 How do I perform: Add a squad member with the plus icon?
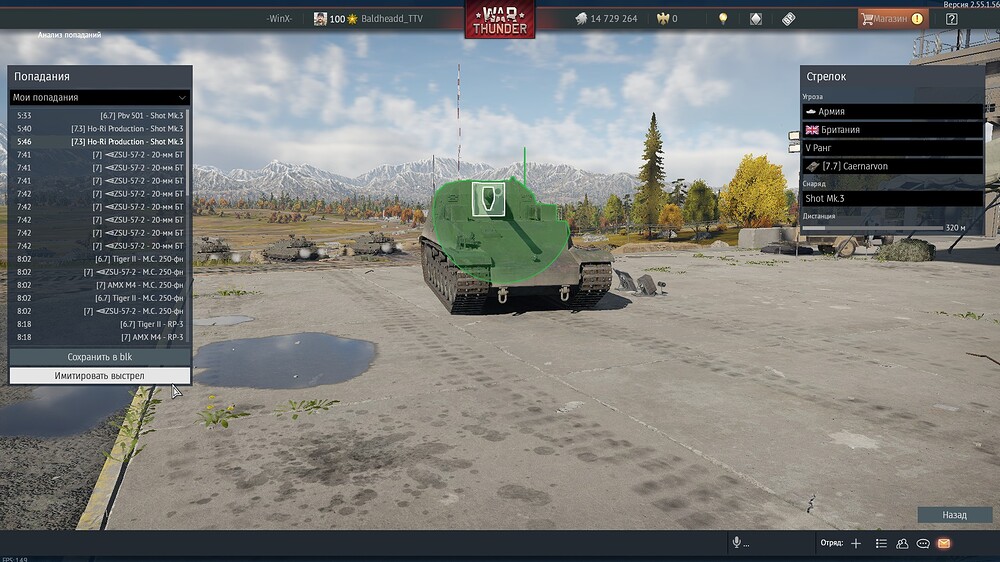(856, 543)
